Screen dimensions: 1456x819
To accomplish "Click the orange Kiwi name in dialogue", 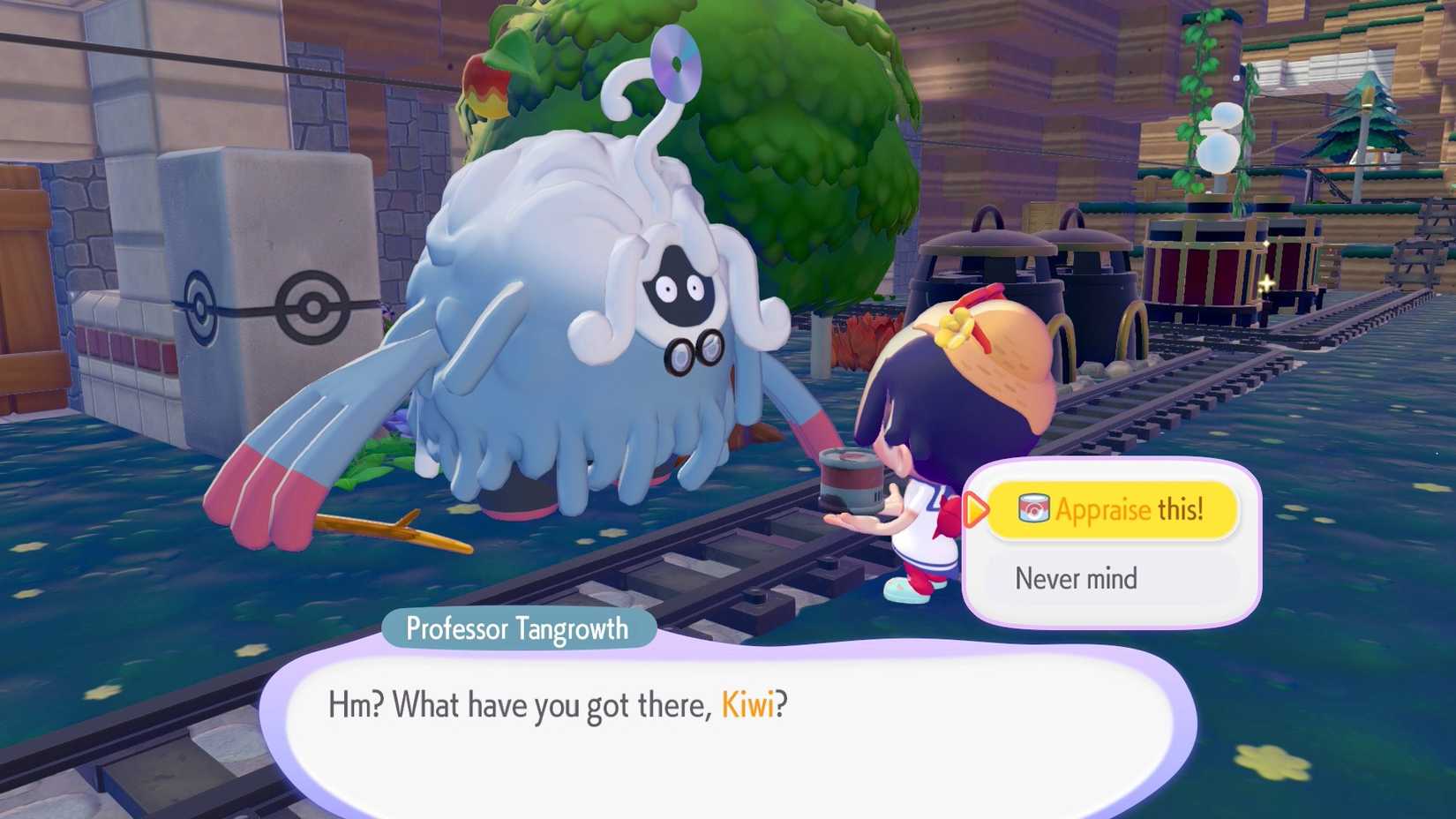I will [x=747, y=705].
